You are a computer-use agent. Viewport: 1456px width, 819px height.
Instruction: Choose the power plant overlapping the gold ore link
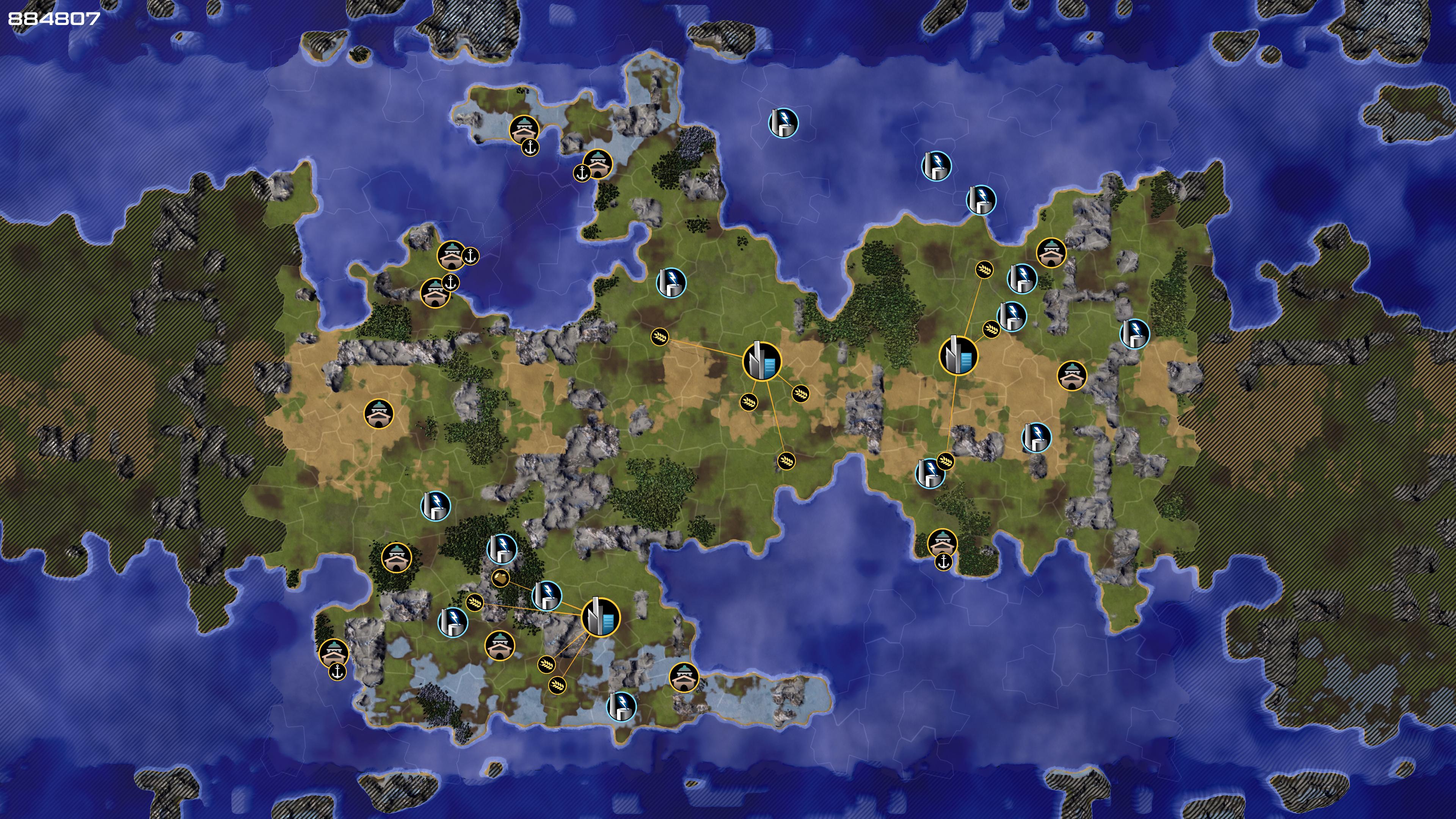coord(546,595)
